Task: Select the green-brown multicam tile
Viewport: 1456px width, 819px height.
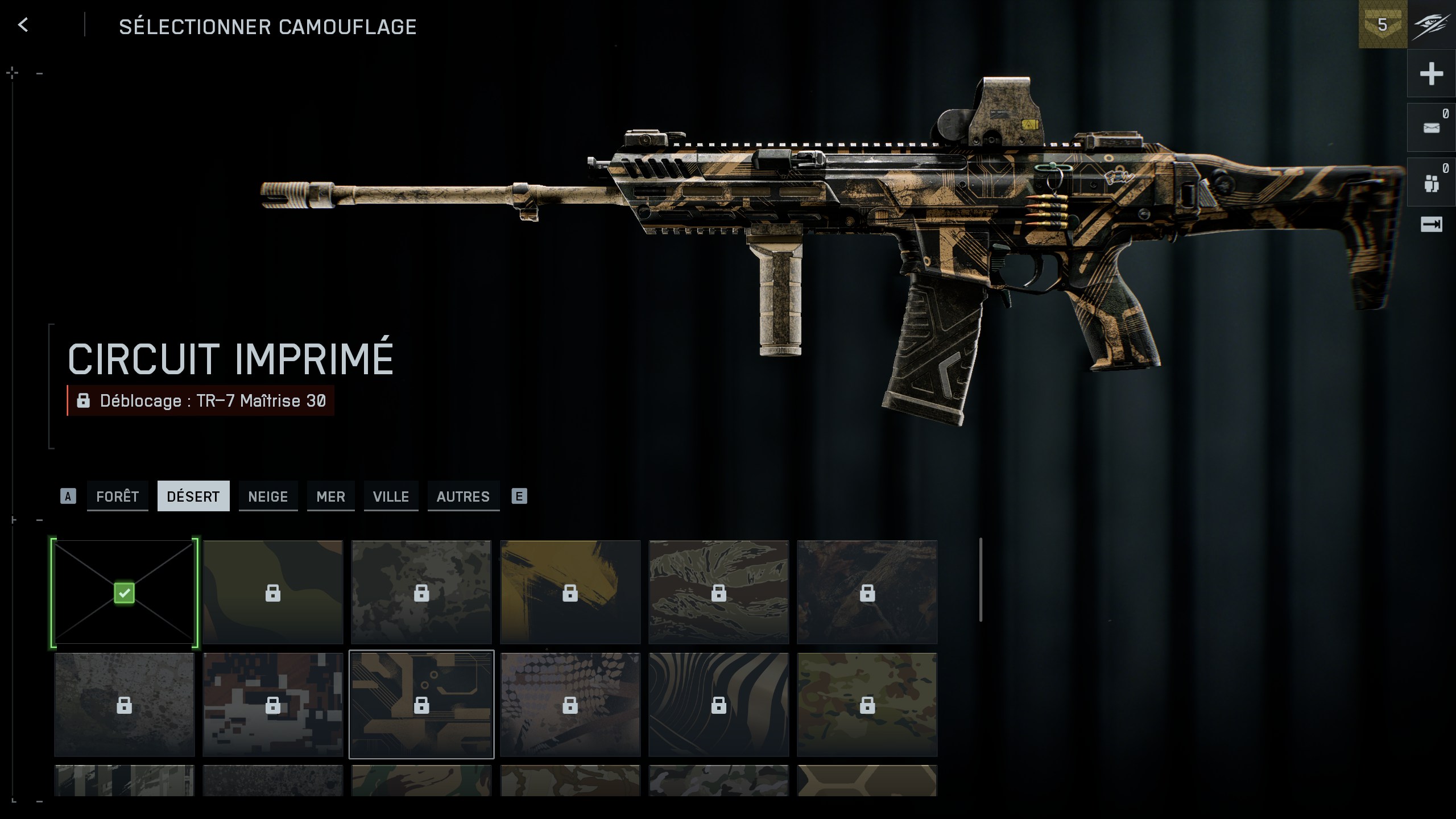Action: pyautogui.click(x=867, y=704)
